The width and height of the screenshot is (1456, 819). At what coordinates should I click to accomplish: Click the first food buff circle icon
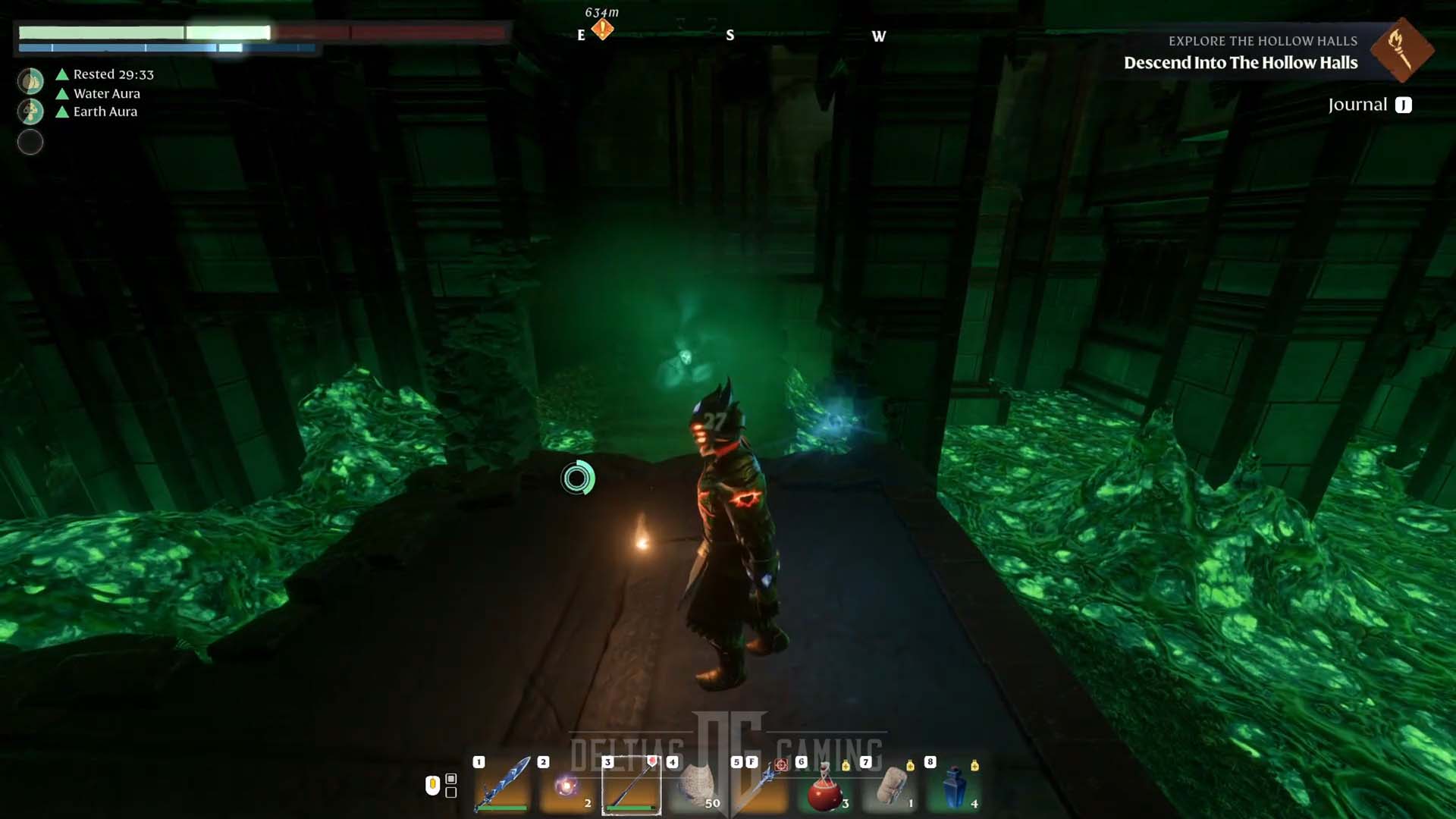(30, 80)
